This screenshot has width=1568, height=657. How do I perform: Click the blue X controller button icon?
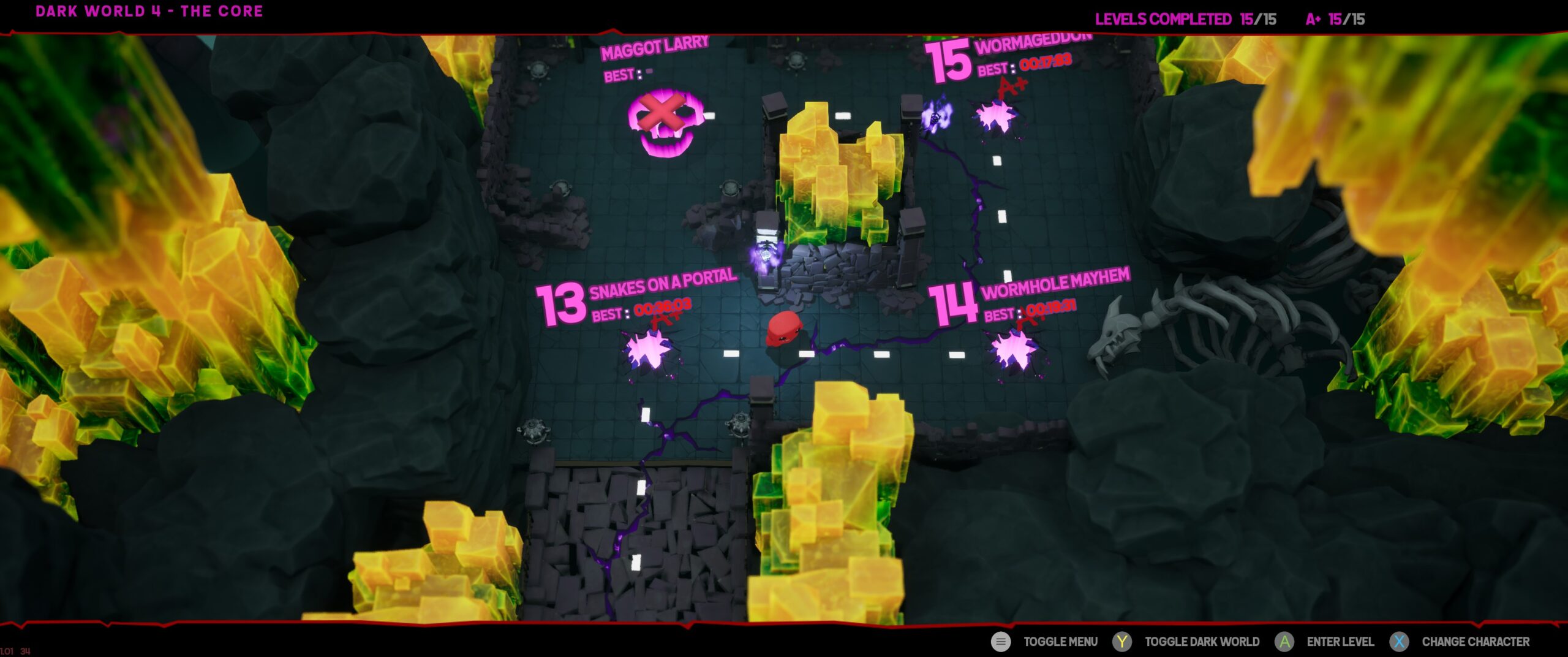click(x=1400, y=642)
